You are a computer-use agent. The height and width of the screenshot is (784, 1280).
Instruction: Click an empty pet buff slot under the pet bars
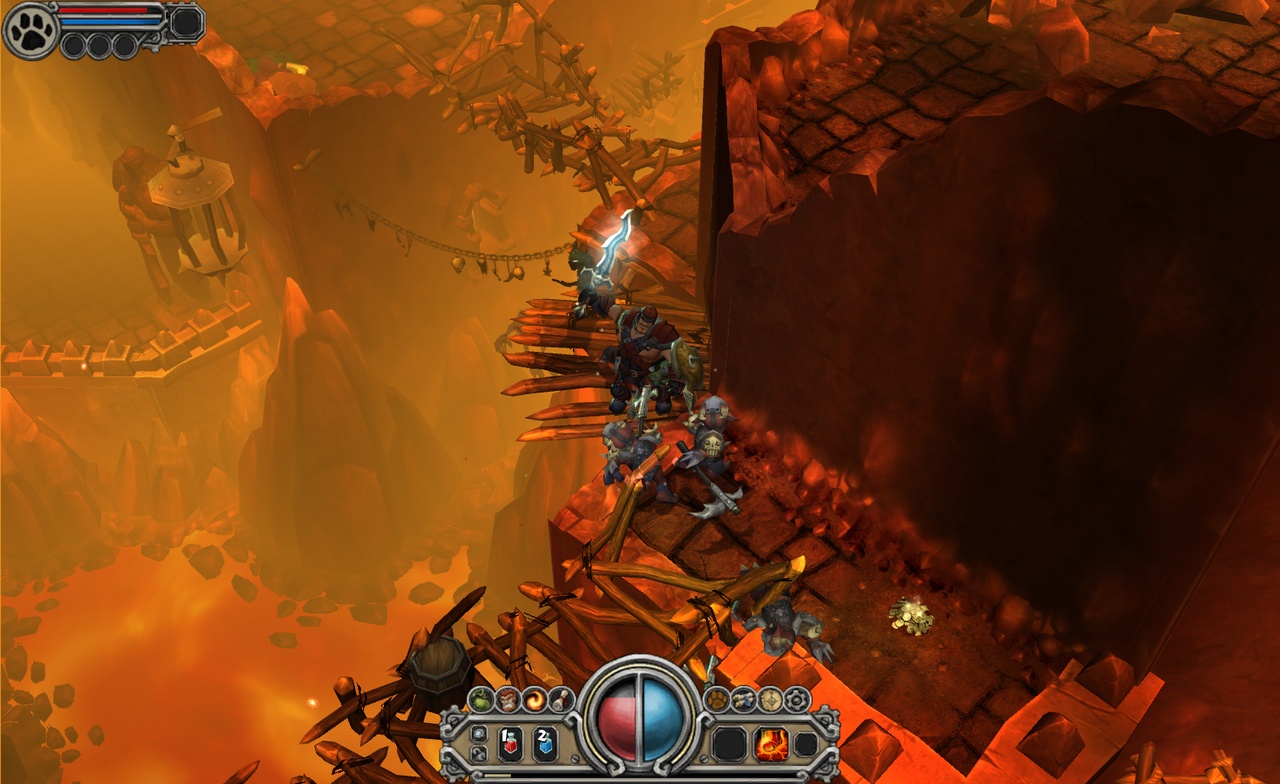[75, 46]
